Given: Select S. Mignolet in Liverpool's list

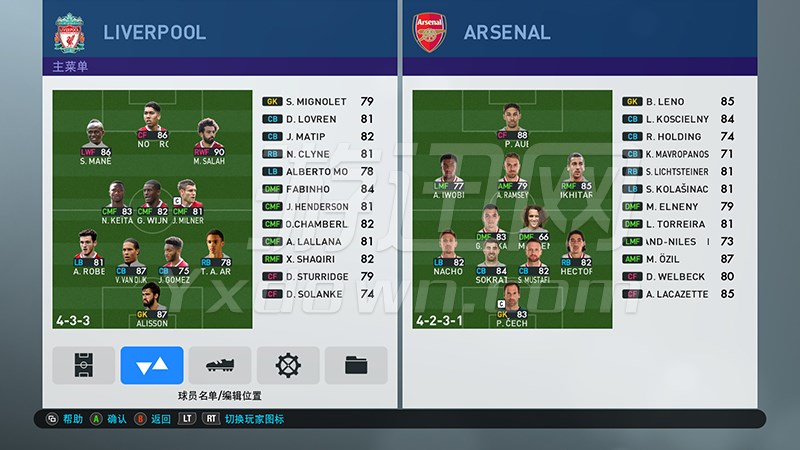Looking at the screenshot, I should point(318,101).
